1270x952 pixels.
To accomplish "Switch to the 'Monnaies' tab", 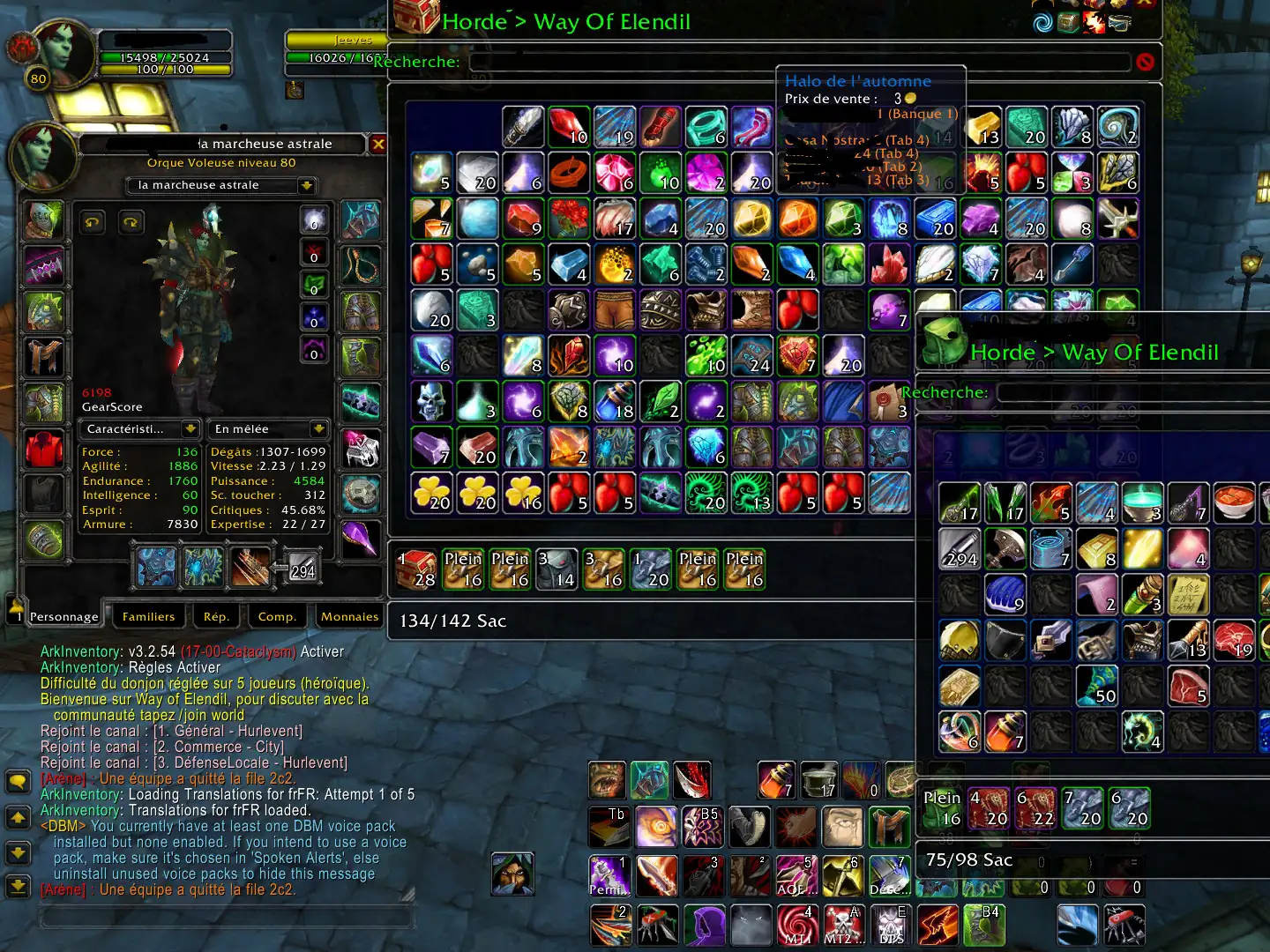I will coord(349,616).
